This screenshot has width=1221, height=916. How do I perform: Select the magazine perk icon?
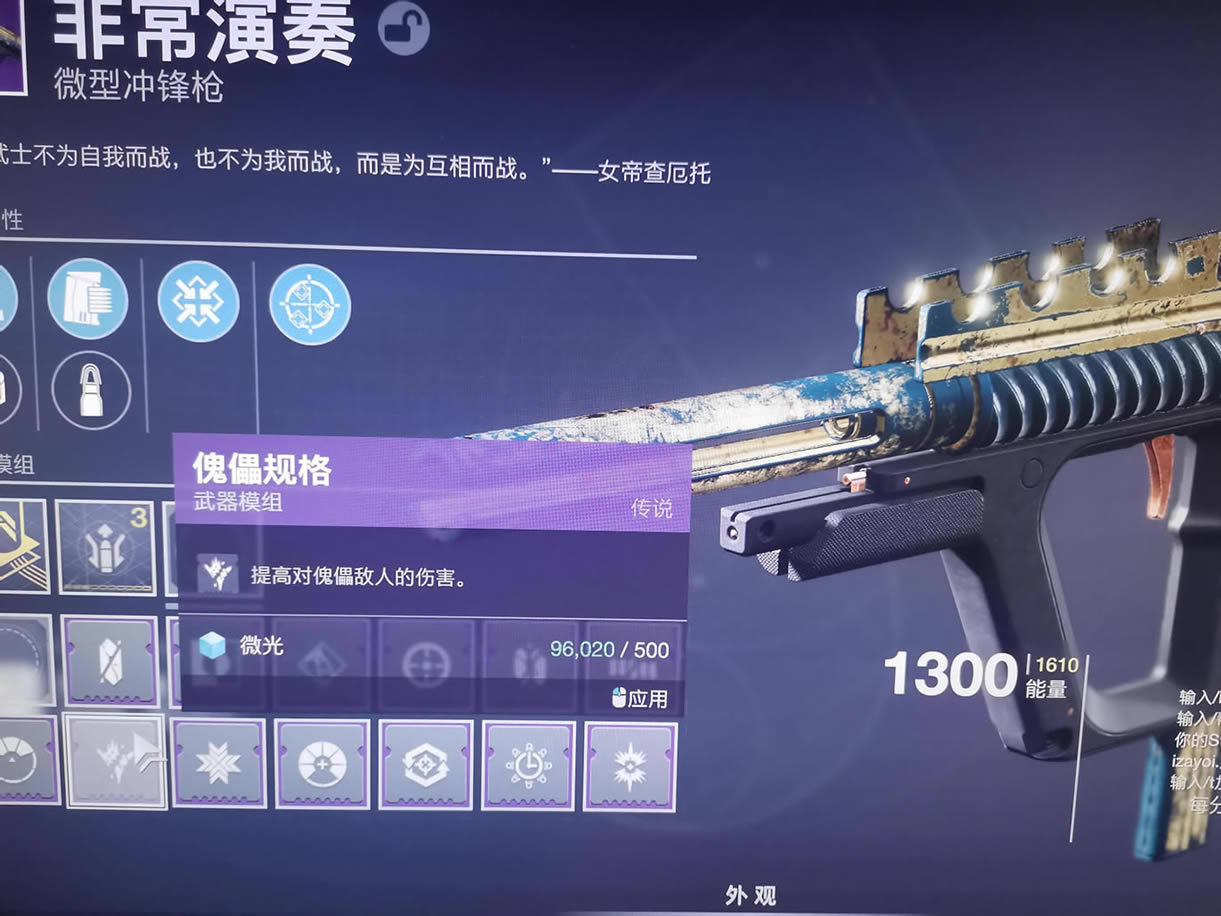click(87, 298)
